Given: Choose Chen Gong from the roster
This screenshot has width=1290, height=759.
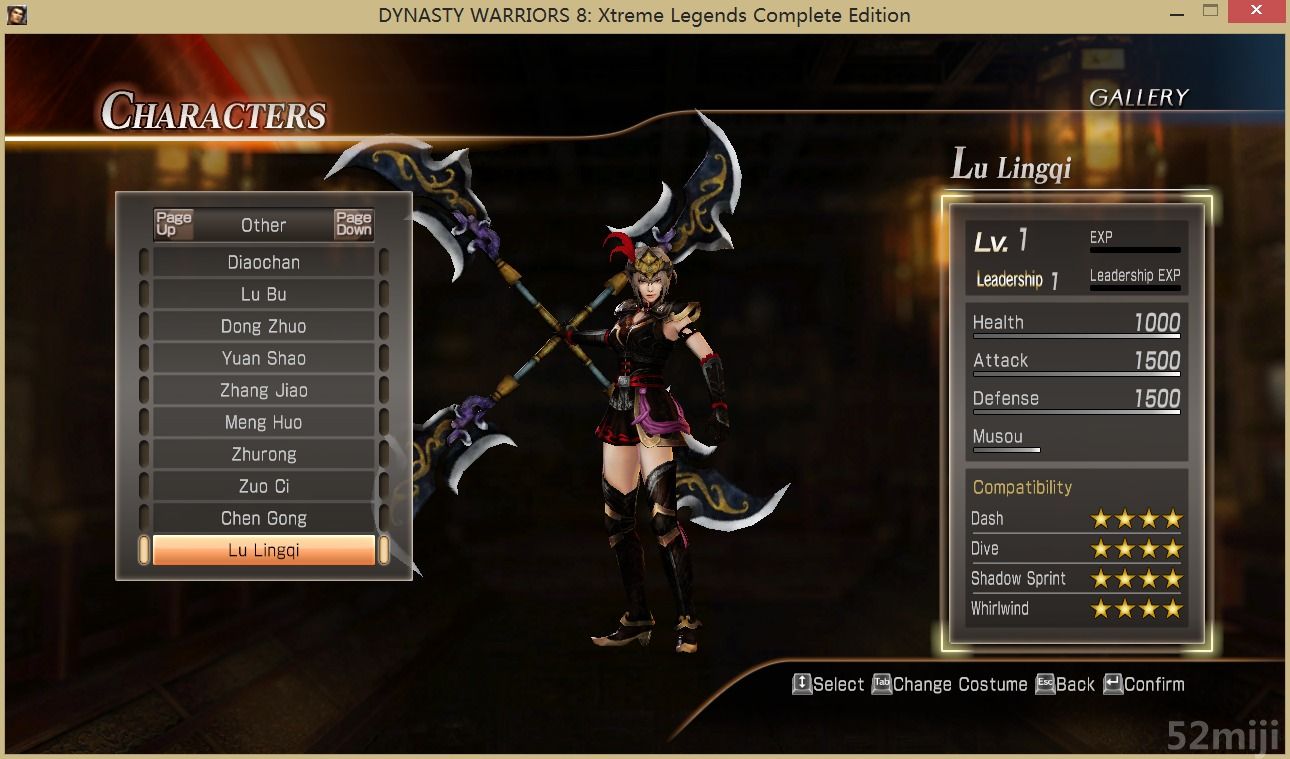Looking at the screenshot, I should tap(263, 518).
